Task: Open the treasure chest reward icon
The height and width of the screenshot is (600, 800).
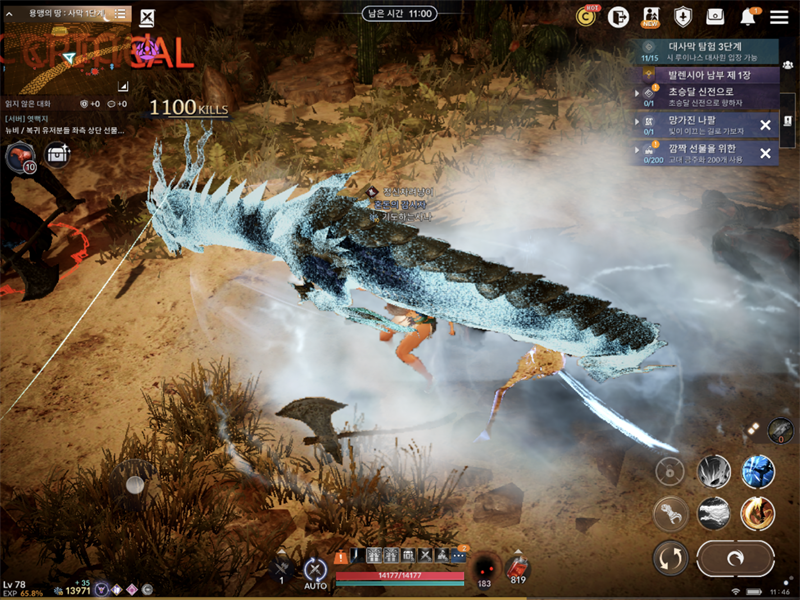Action: tap(58, 155)
